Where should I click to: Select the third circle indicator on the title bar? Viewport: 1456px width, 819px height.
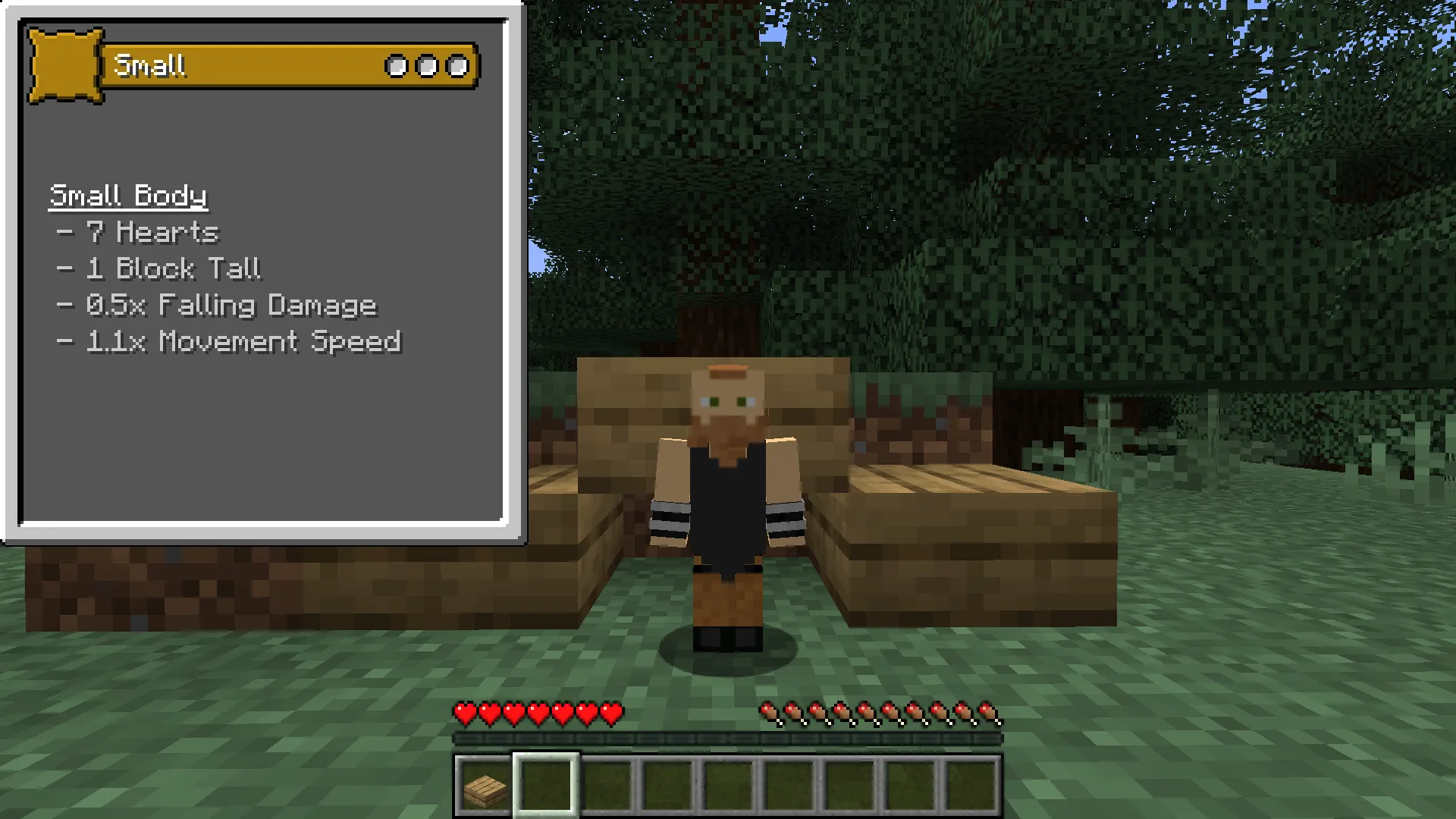pyautogui.click(x=457, y=66)
